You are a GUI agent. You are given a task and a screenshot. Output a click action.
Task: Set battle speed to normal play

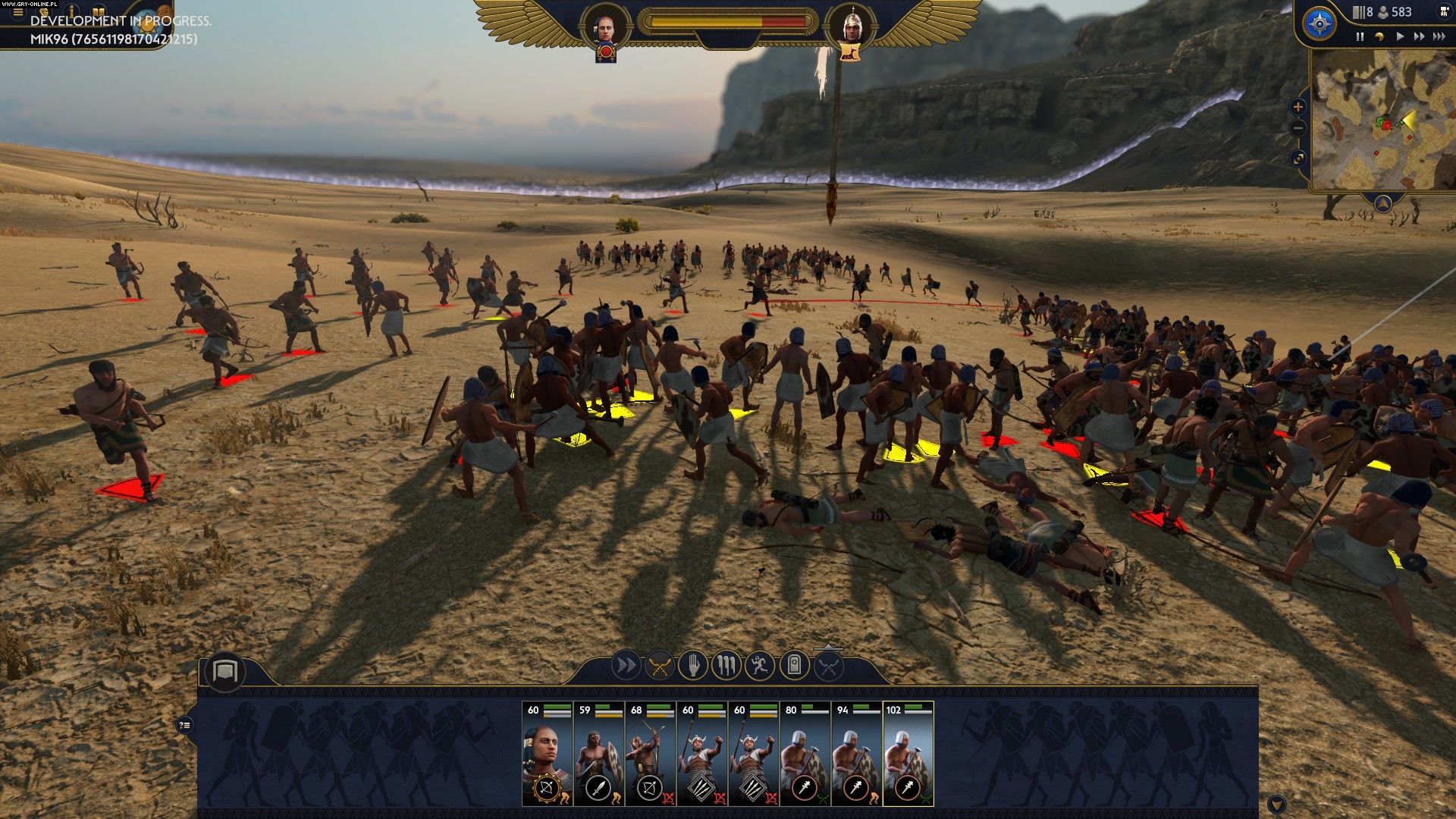pos(1400,36)
